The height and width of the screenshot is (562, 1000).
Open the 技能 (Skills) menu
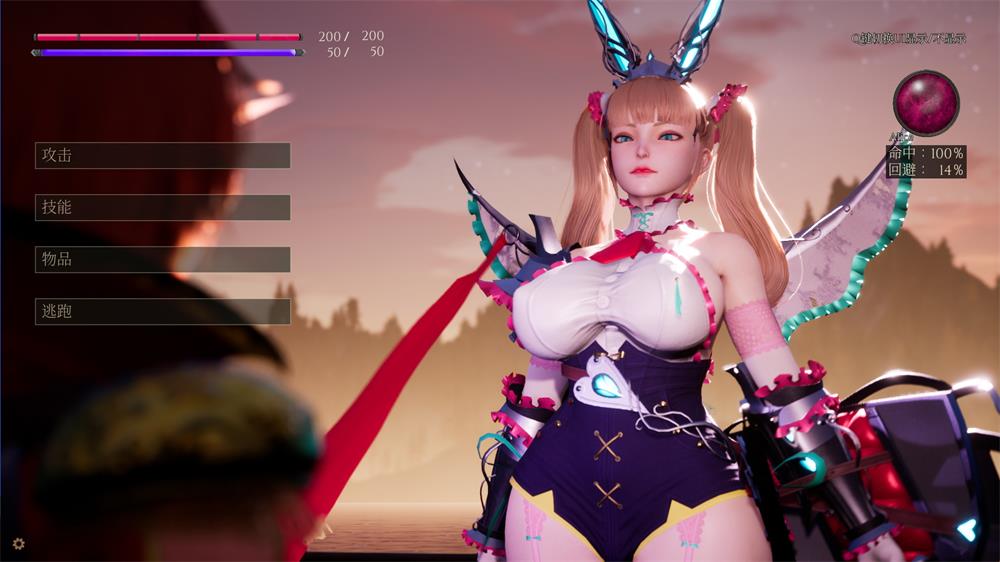coord(162,207)
